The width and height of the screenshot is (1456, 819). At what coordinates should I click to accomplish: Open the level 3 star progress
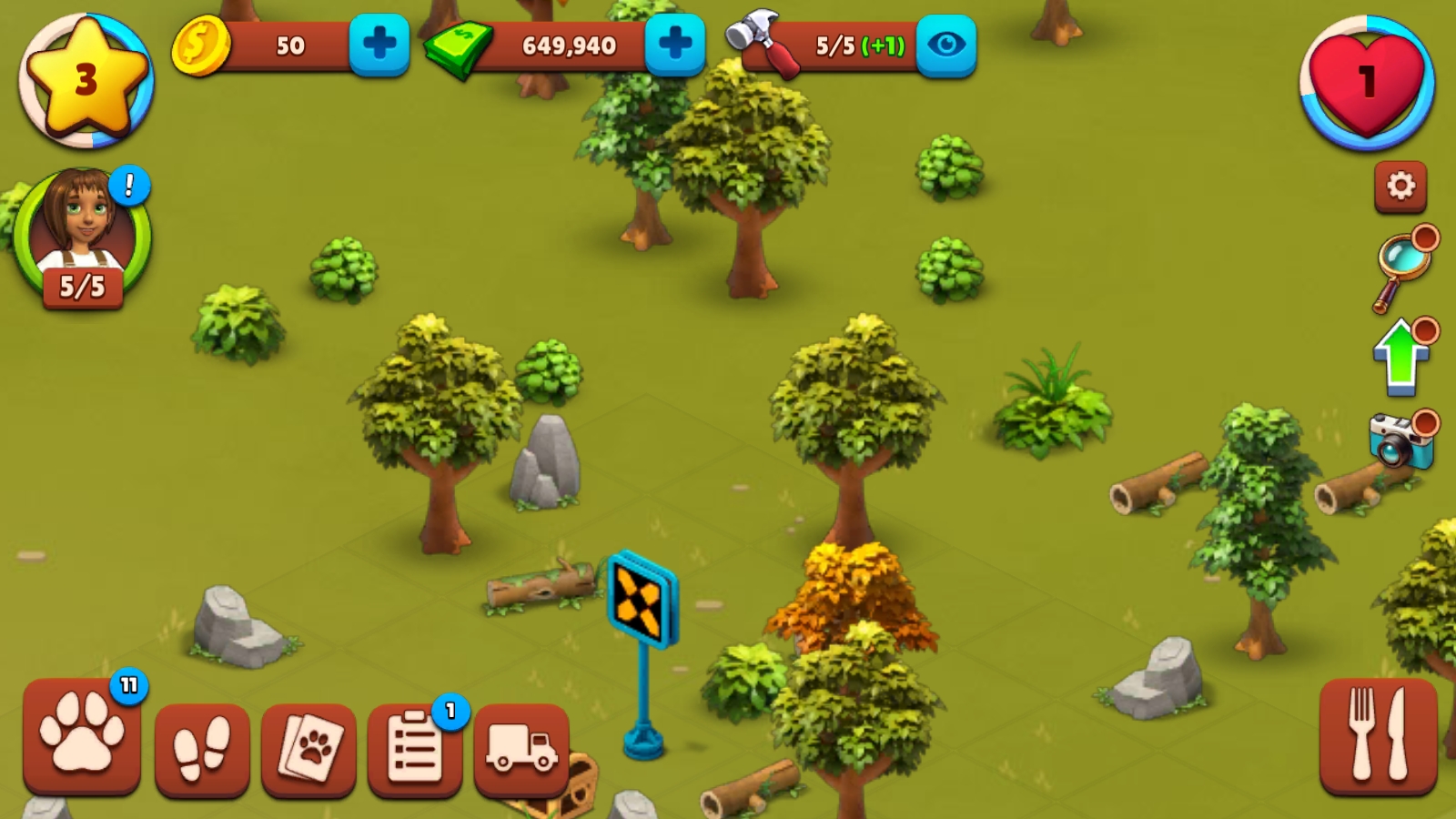(x=86, y=80)
